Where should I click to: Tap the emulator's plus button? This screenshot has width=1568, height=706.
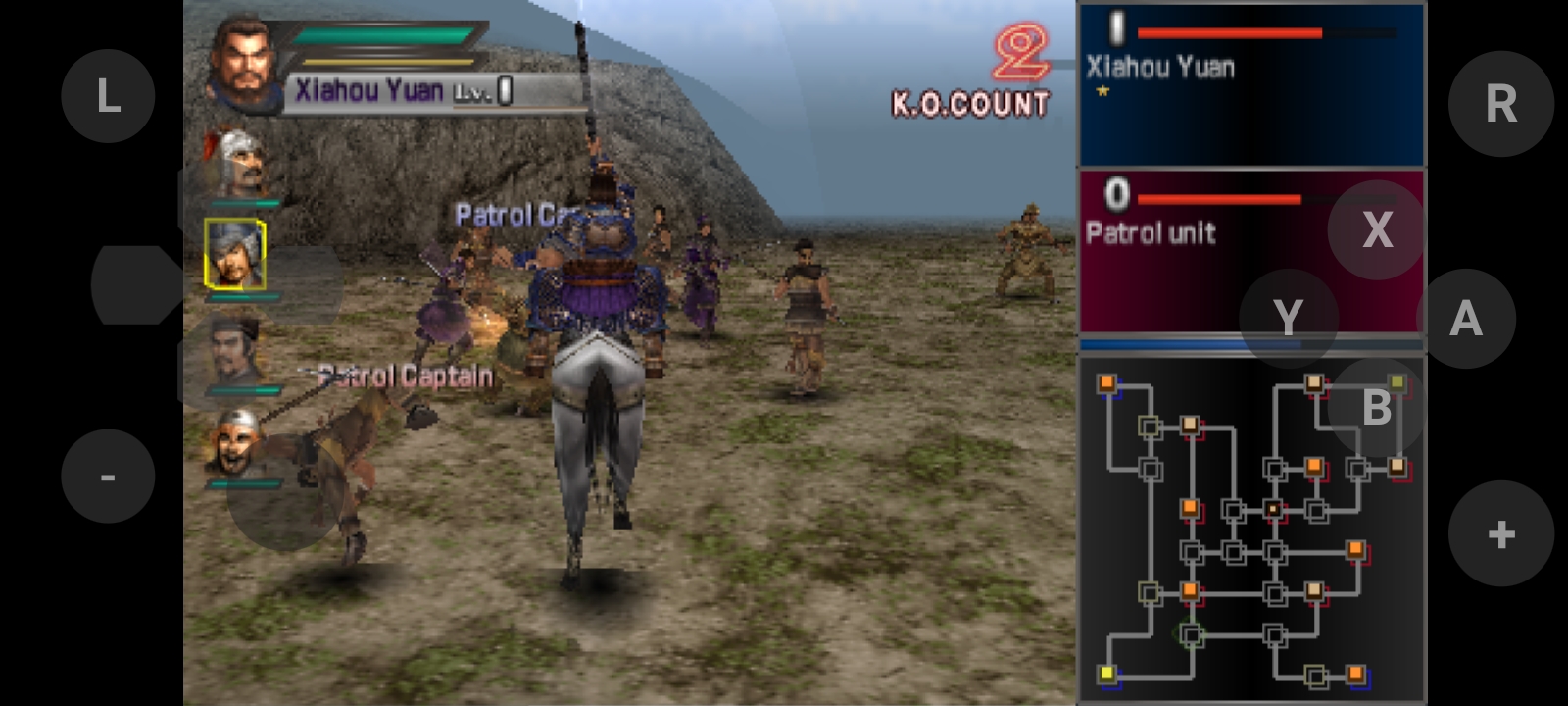(x=1500, y=534)
